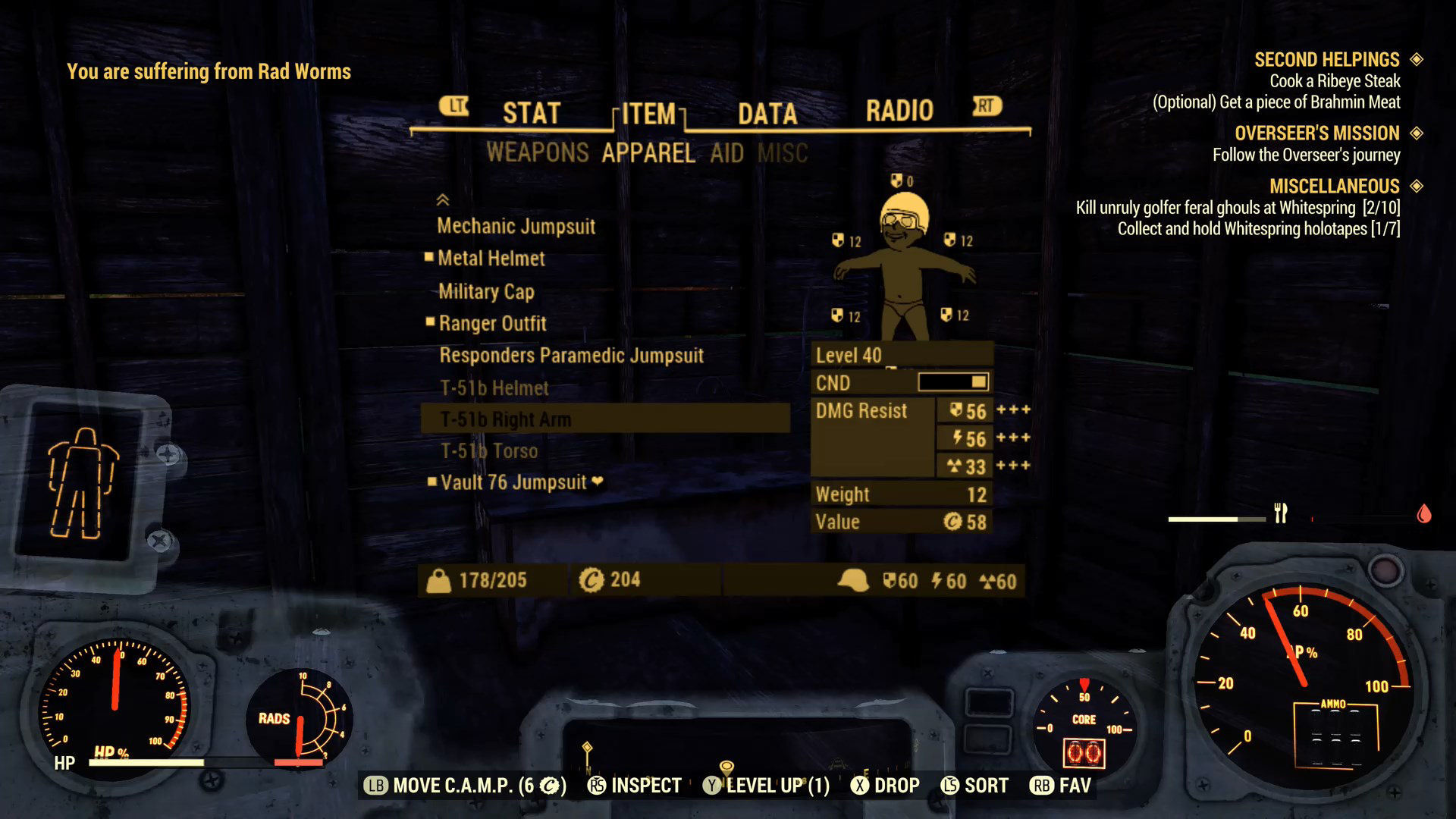Pick the Ranger Outfit entry

tap(493, 324)
